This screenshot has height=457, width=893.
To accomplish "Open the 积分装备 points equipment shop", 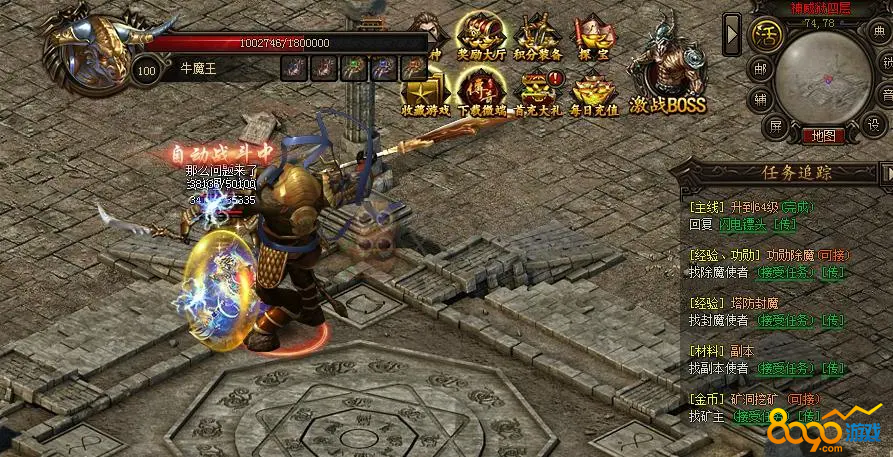I will pyautogui.click(x=537, y=40).
